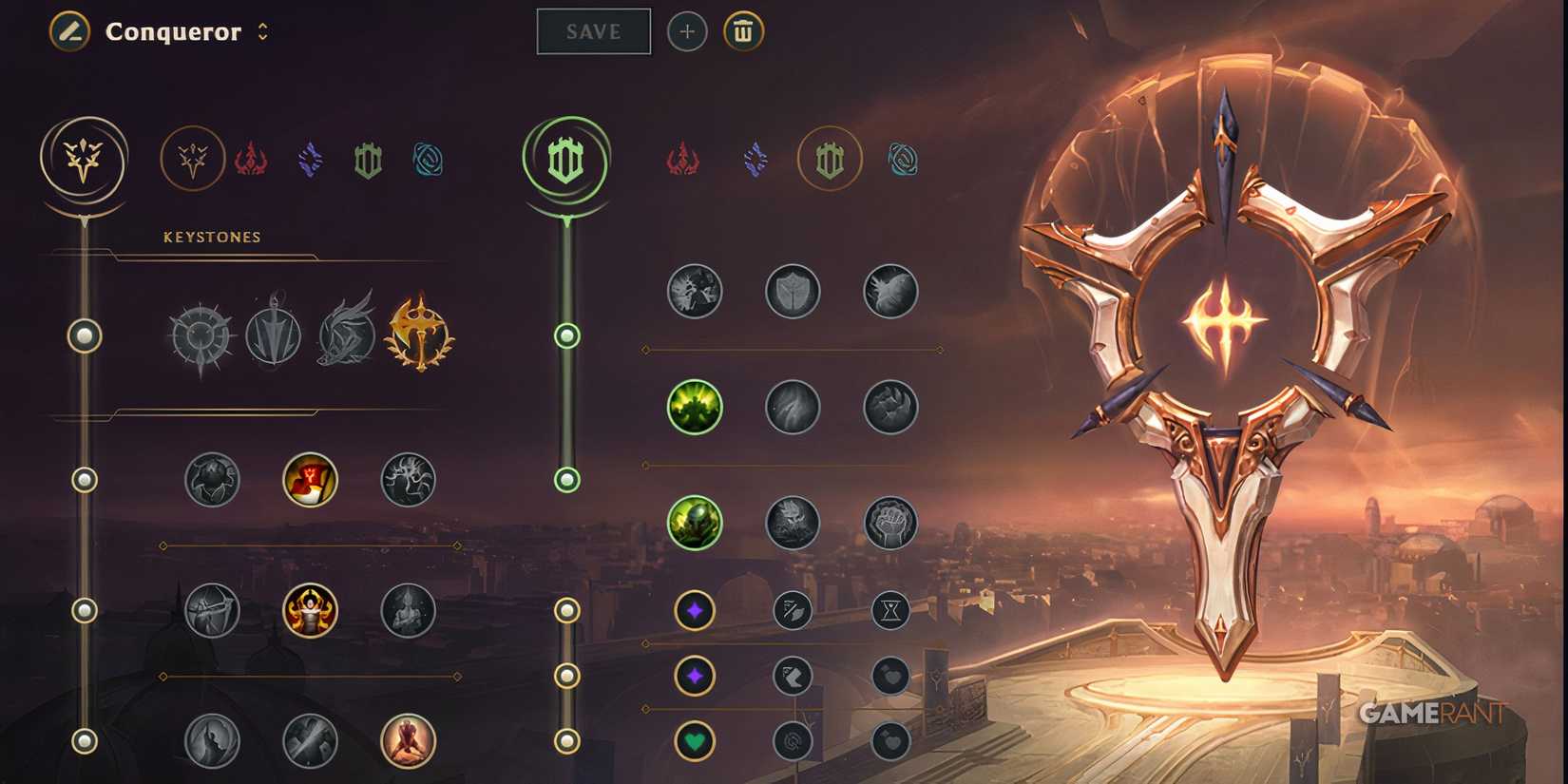The height and width of the screenshot is (784, 1568).
Task: Select the Demolish rune
Action: 694,292
